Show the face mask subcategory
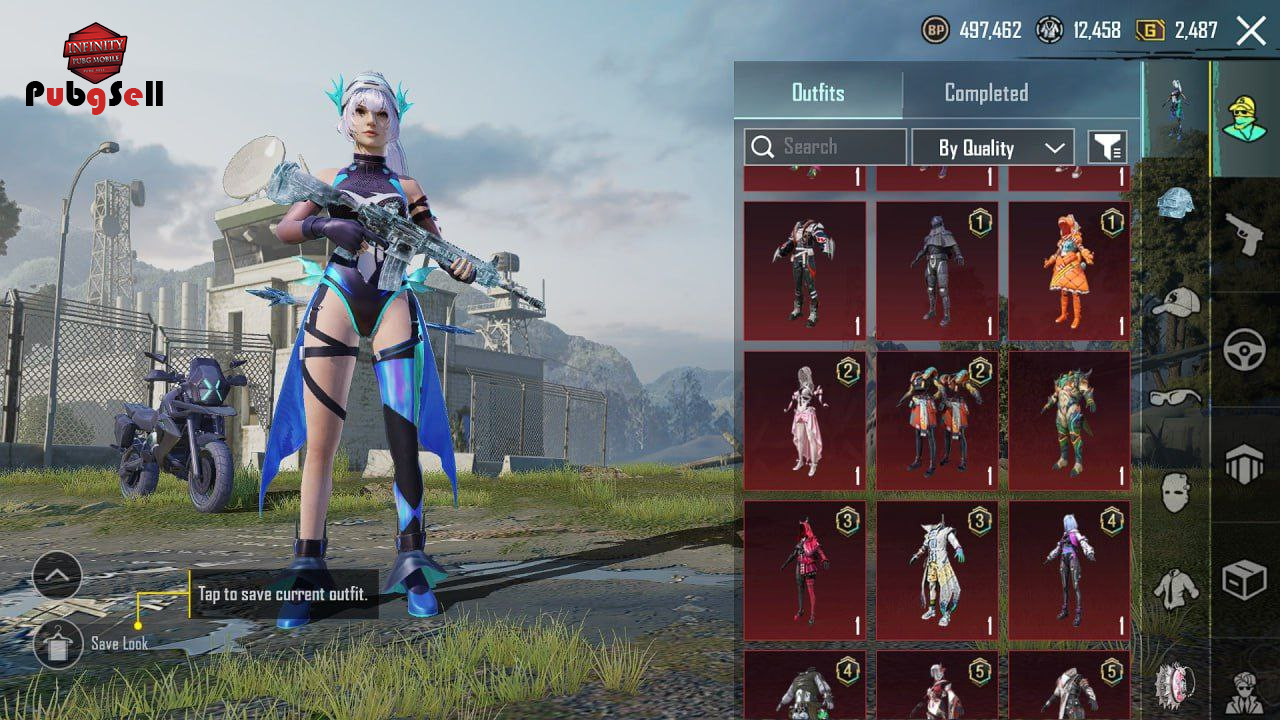Image resolution: width=1280 pixels, height=720 pixels. tap(1175, 492)
